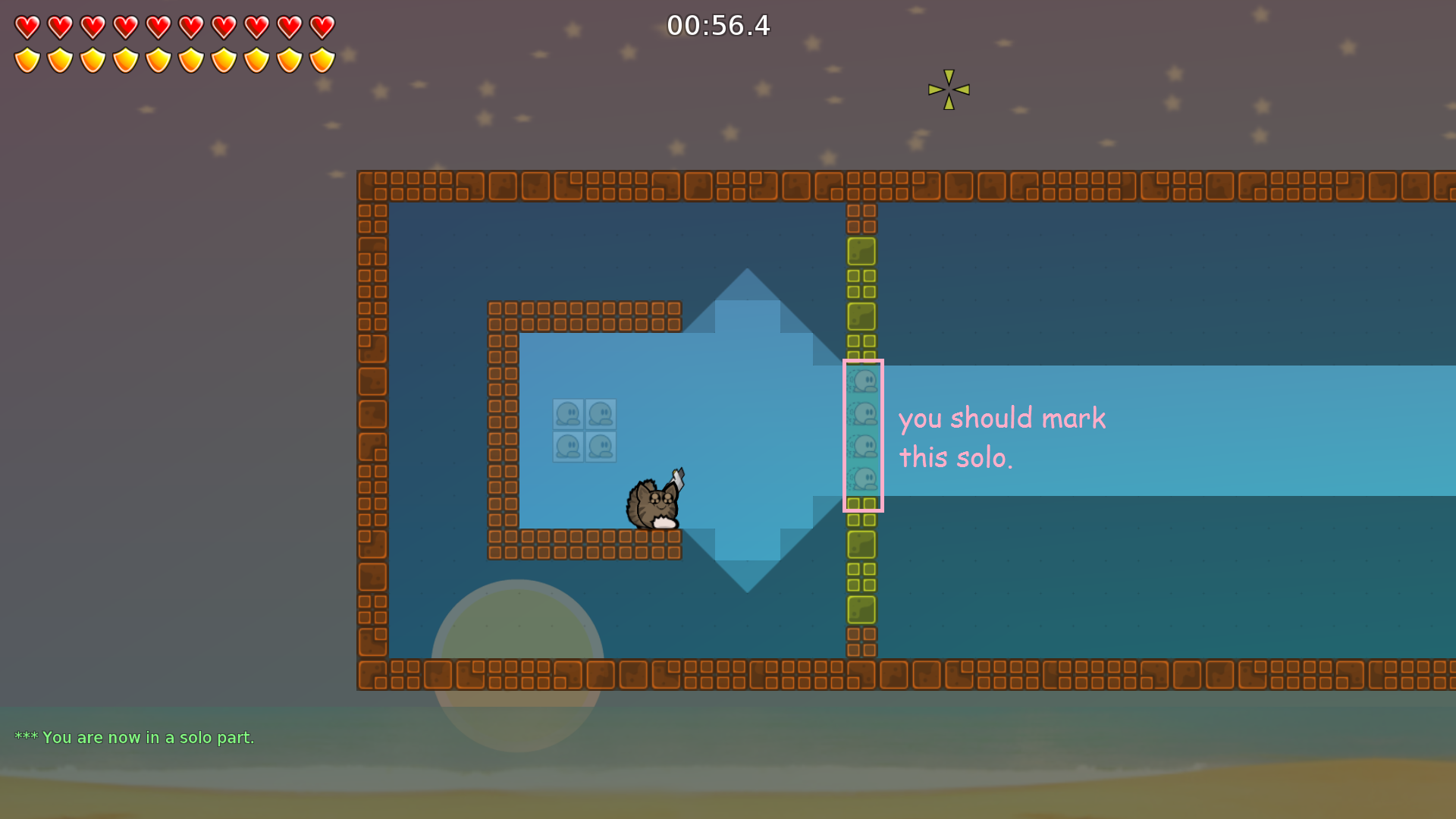Open the second skull tile in the column
The width and height of the screenshot is (1456, 819).
point(862,411)
